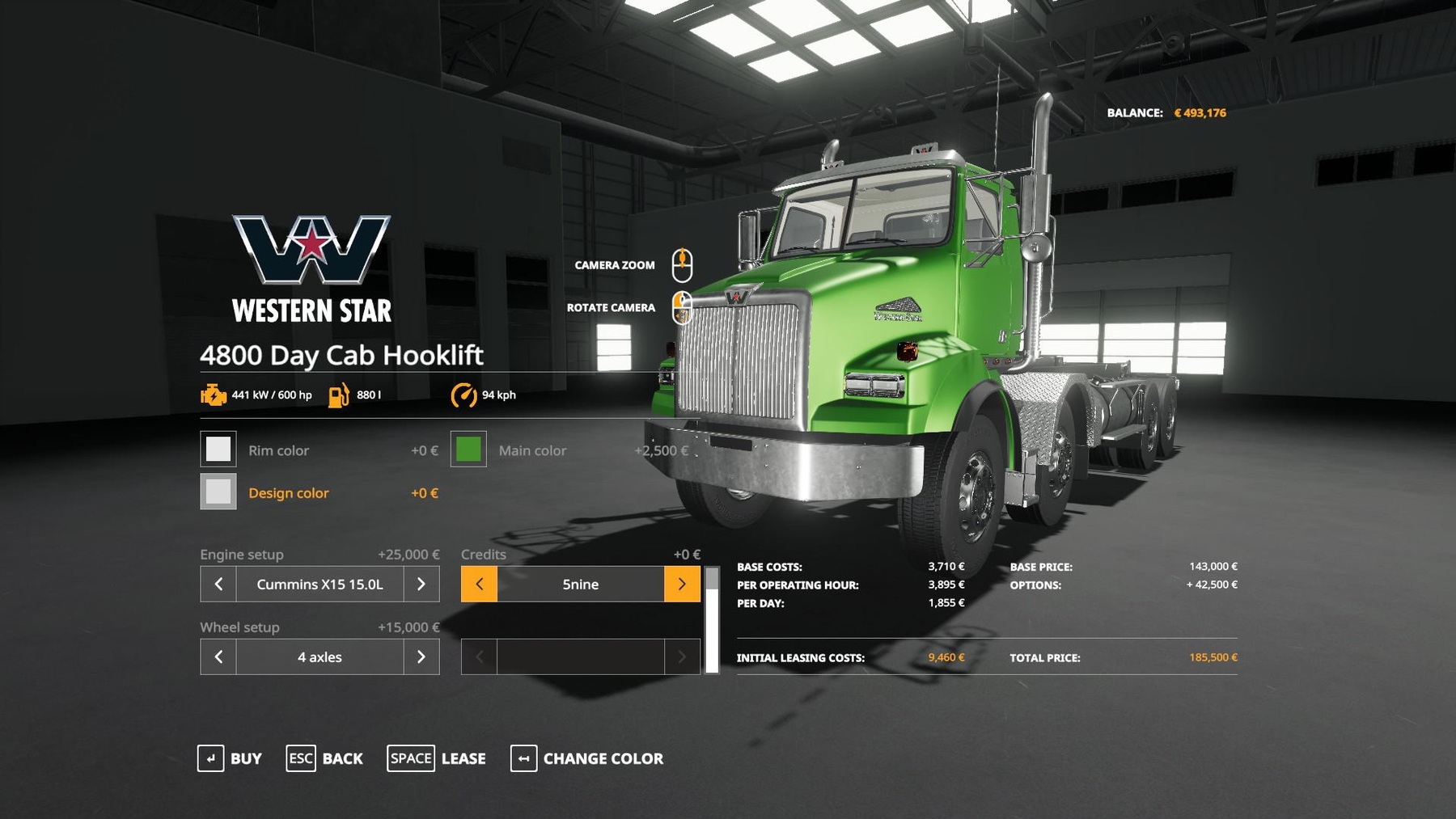Open the Design color swatch
The image size is (1456, 819).
click(218, 492)
